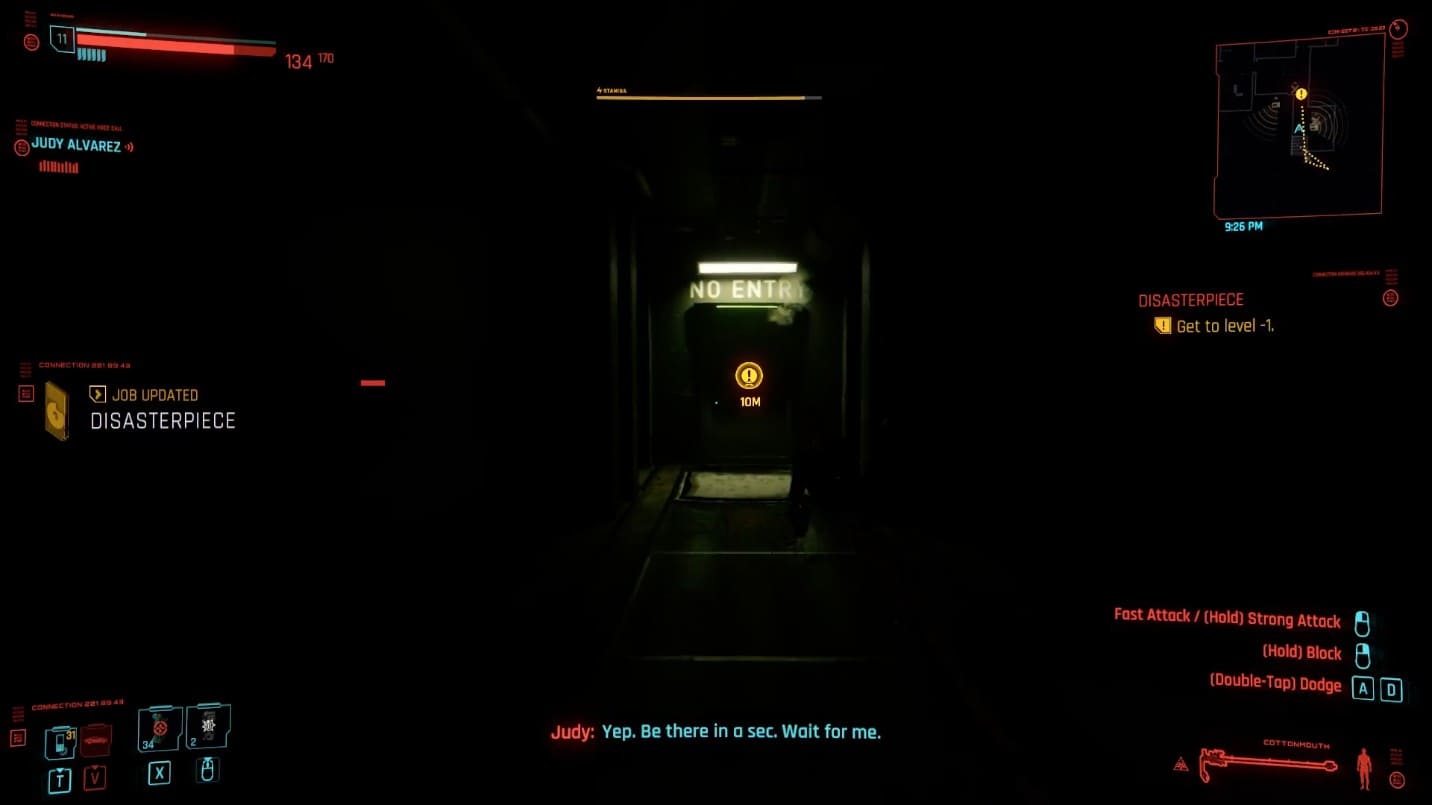Open the phone holocall icon near the T key

pyautogui.click(x=60, y=741)
